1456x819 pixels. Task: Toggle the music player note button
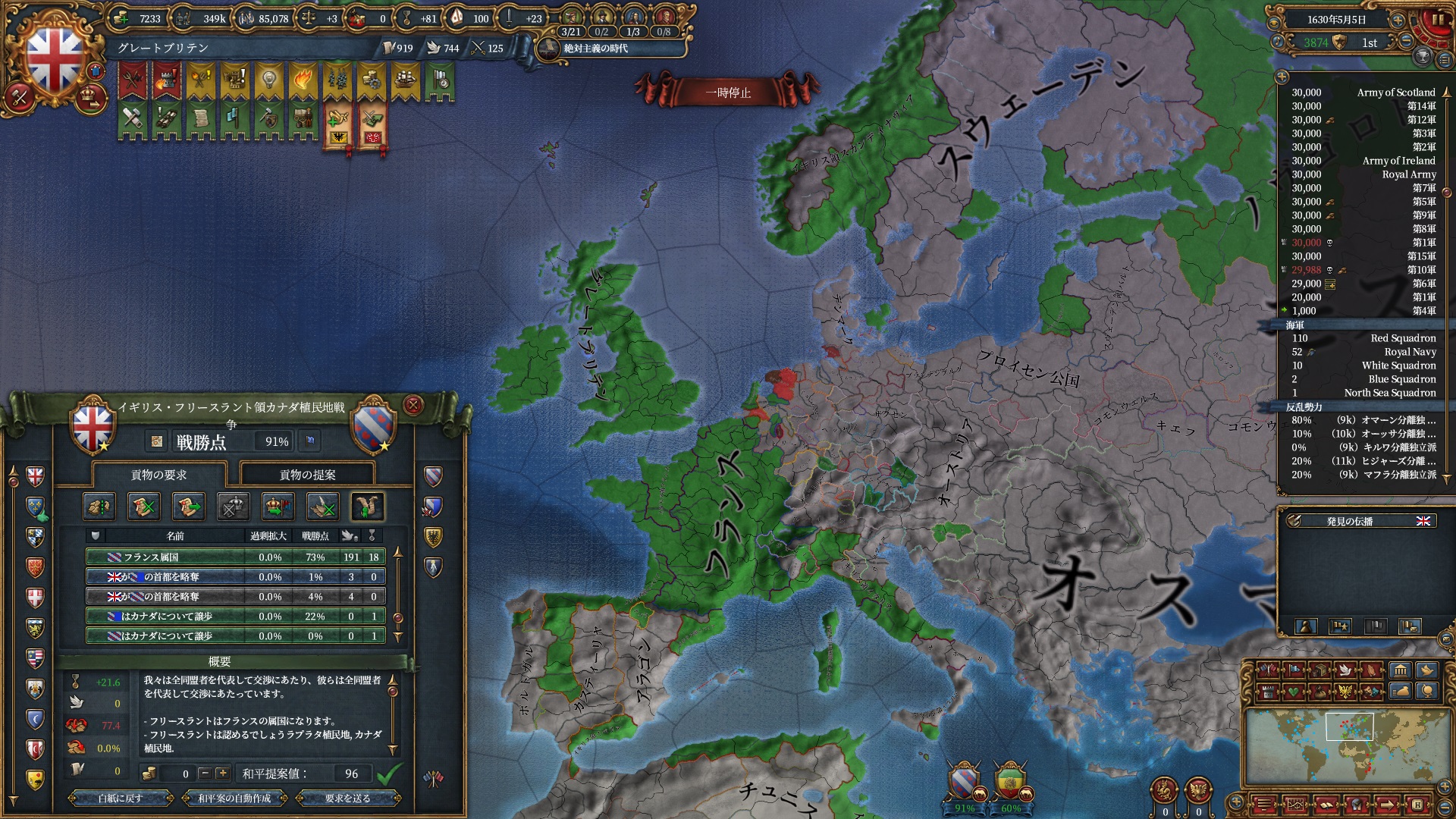coord(1277,42)
